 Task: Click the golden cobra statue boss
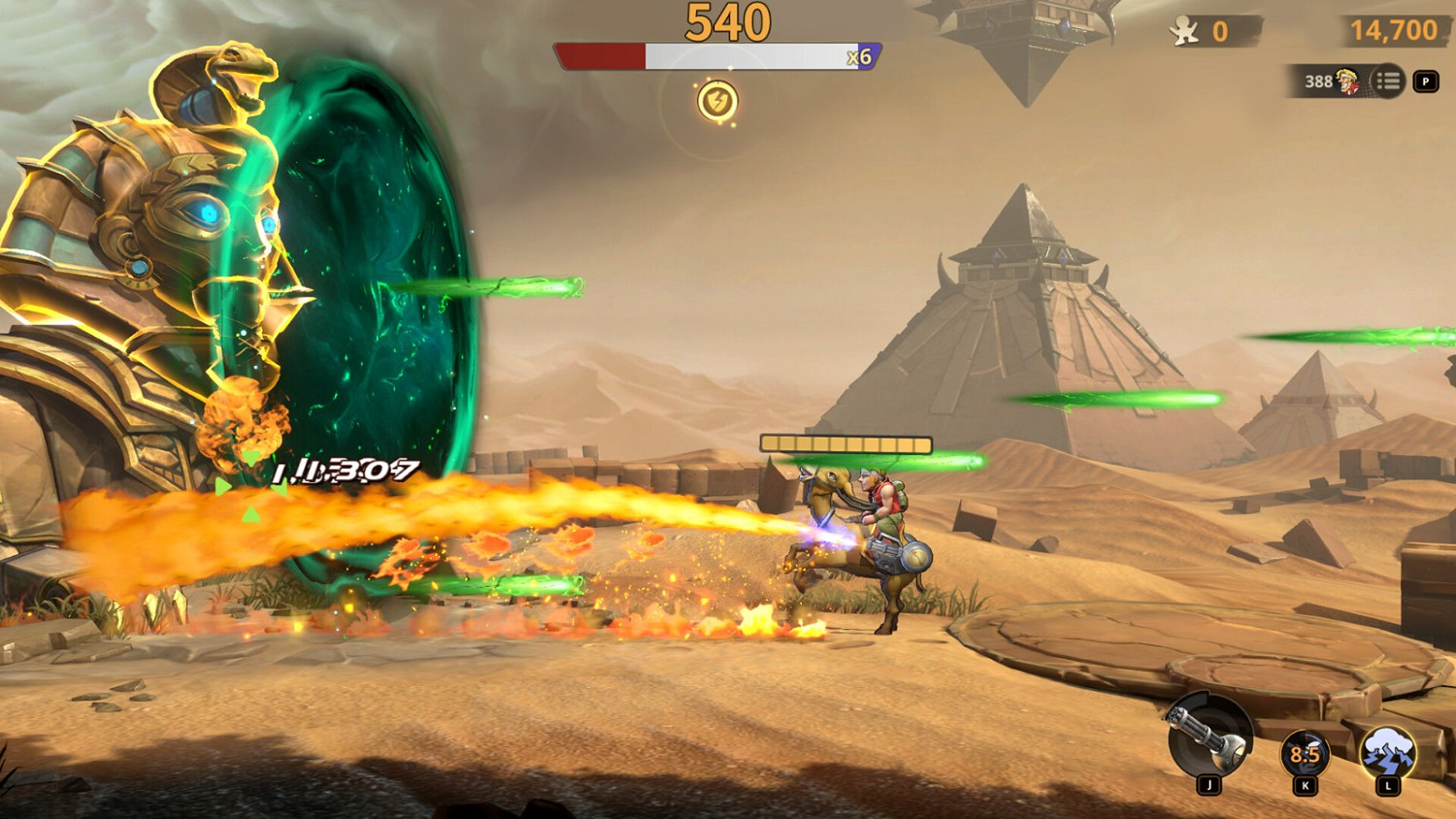coord(155,213)
